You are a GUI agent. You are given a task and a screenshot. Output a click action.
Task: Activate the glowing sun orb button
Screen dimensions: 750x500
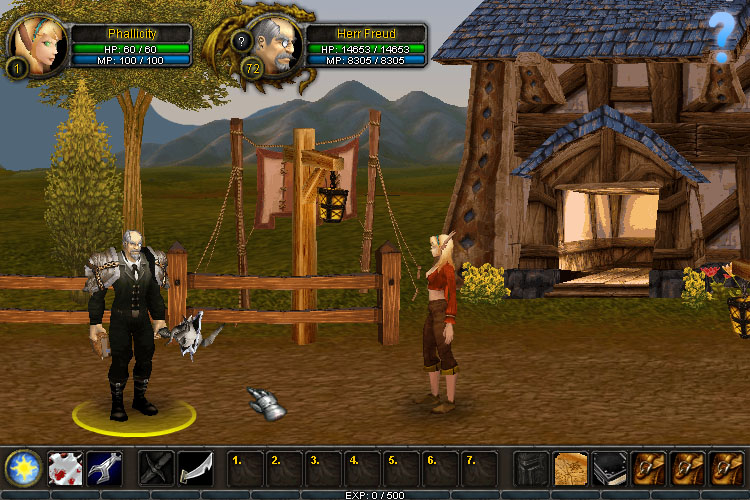click(x=21, y=467)
